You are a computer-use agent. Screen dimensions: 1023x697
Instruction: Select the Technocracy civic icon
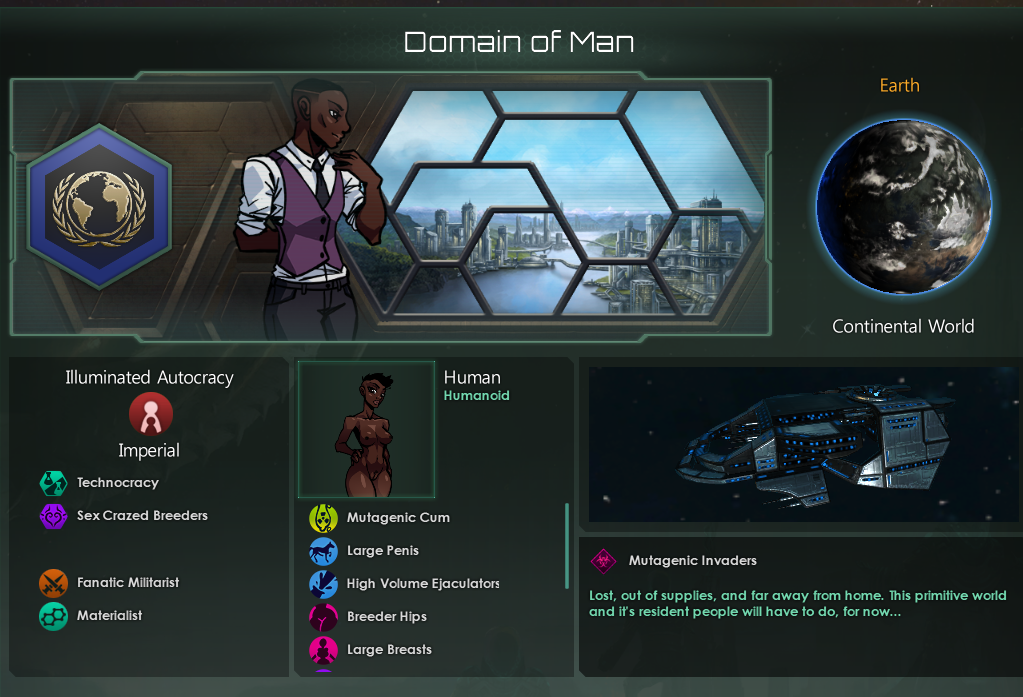pyautogui.click(x=53, y=483)
